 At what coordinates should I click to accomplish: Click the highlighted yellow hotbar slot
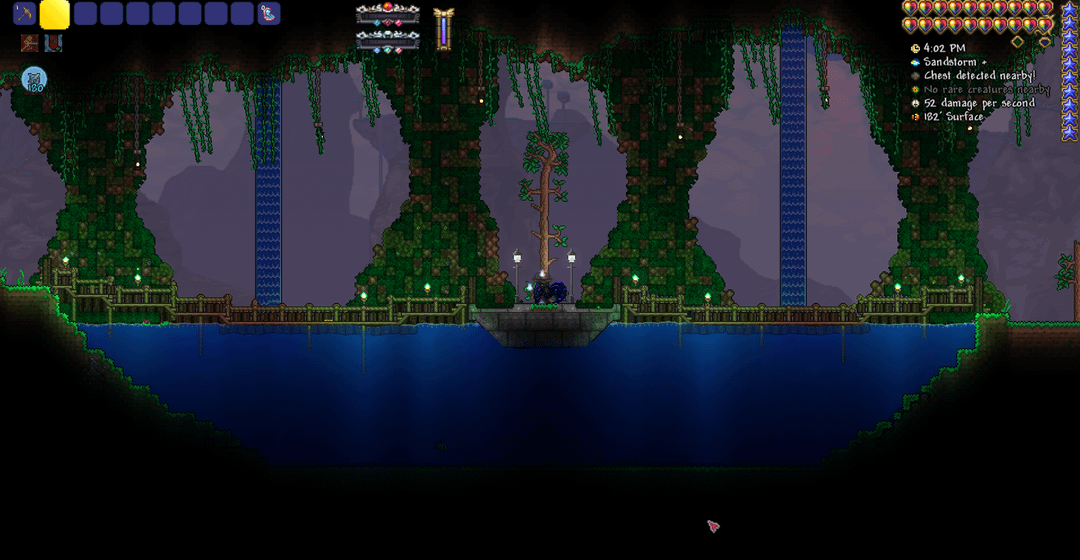[x=55, y=14]
